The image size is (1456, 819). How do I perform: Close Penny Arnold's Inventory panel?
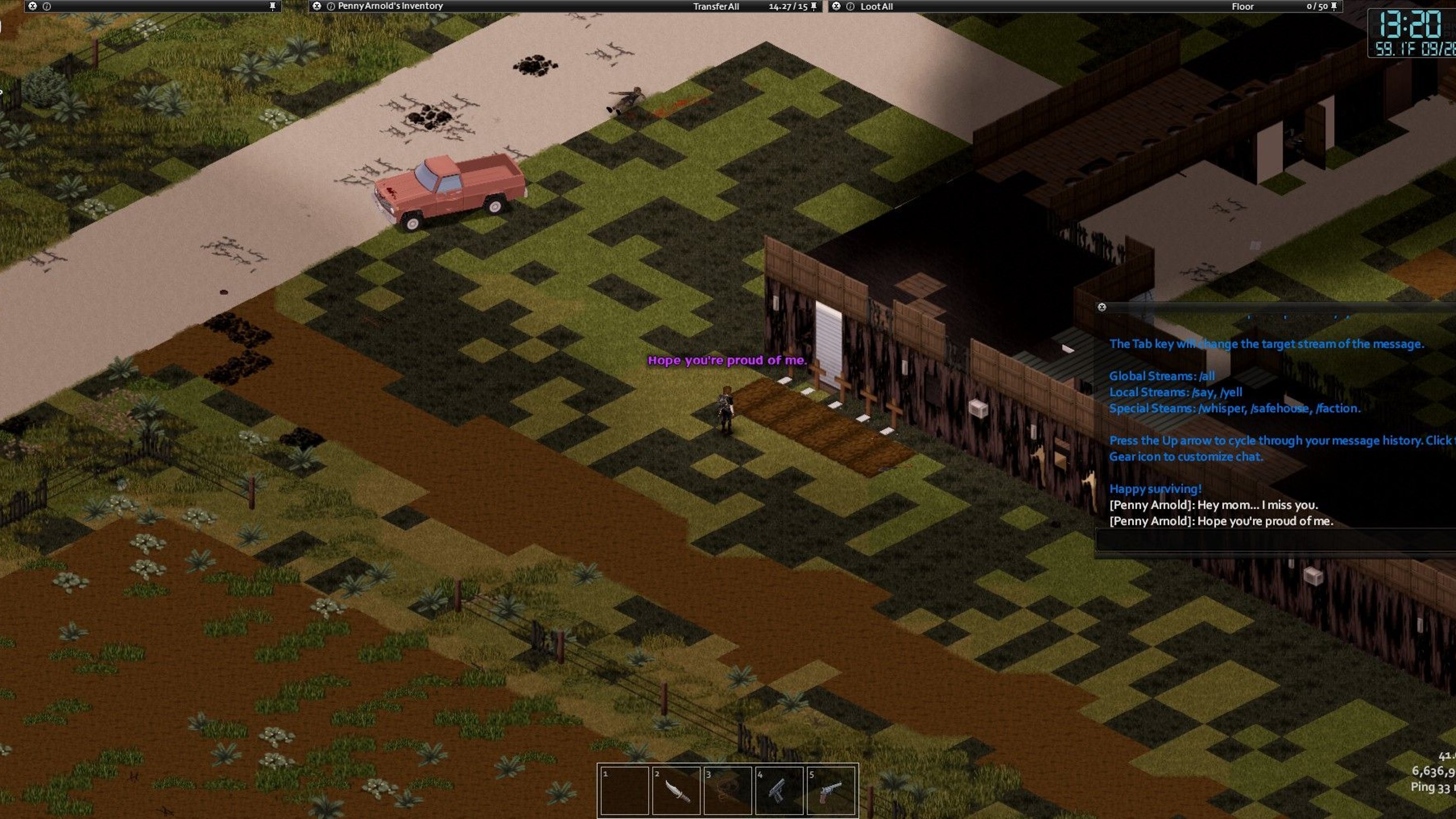(317, 6)
